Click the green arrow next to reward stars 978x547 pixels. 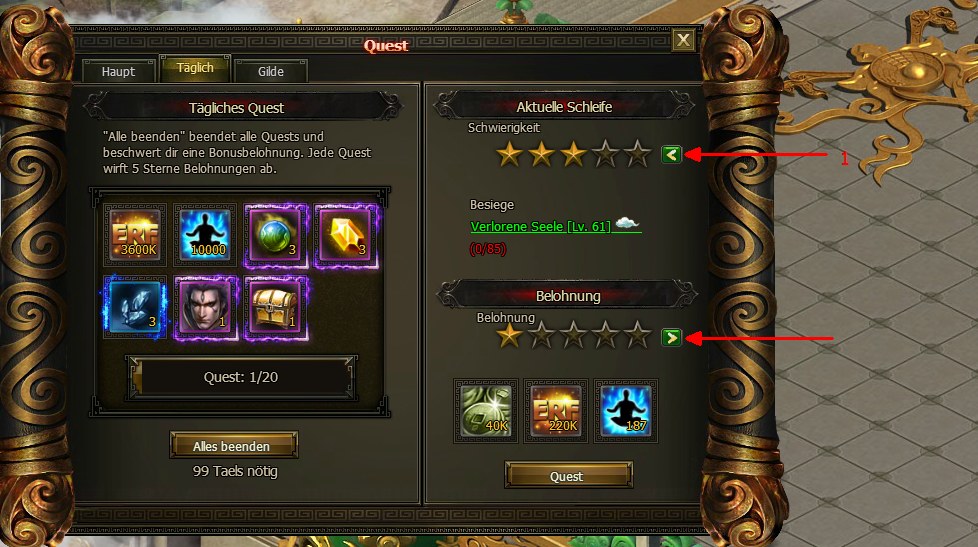(x=671, y=337)
